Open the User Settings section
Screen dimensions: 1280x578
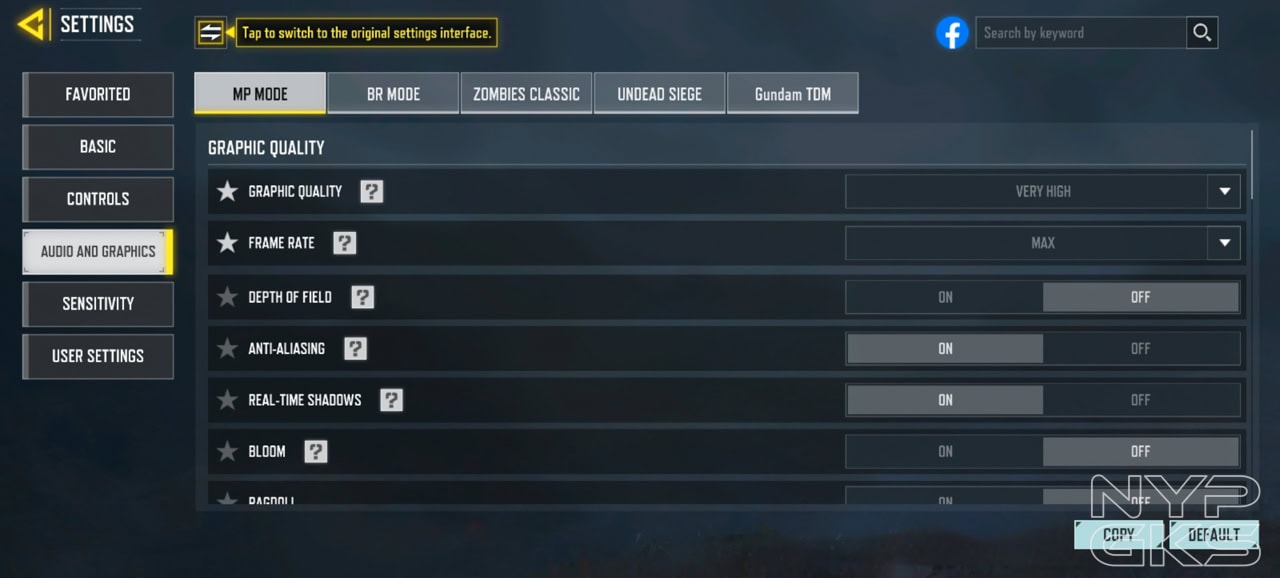(x=98, y=356)
